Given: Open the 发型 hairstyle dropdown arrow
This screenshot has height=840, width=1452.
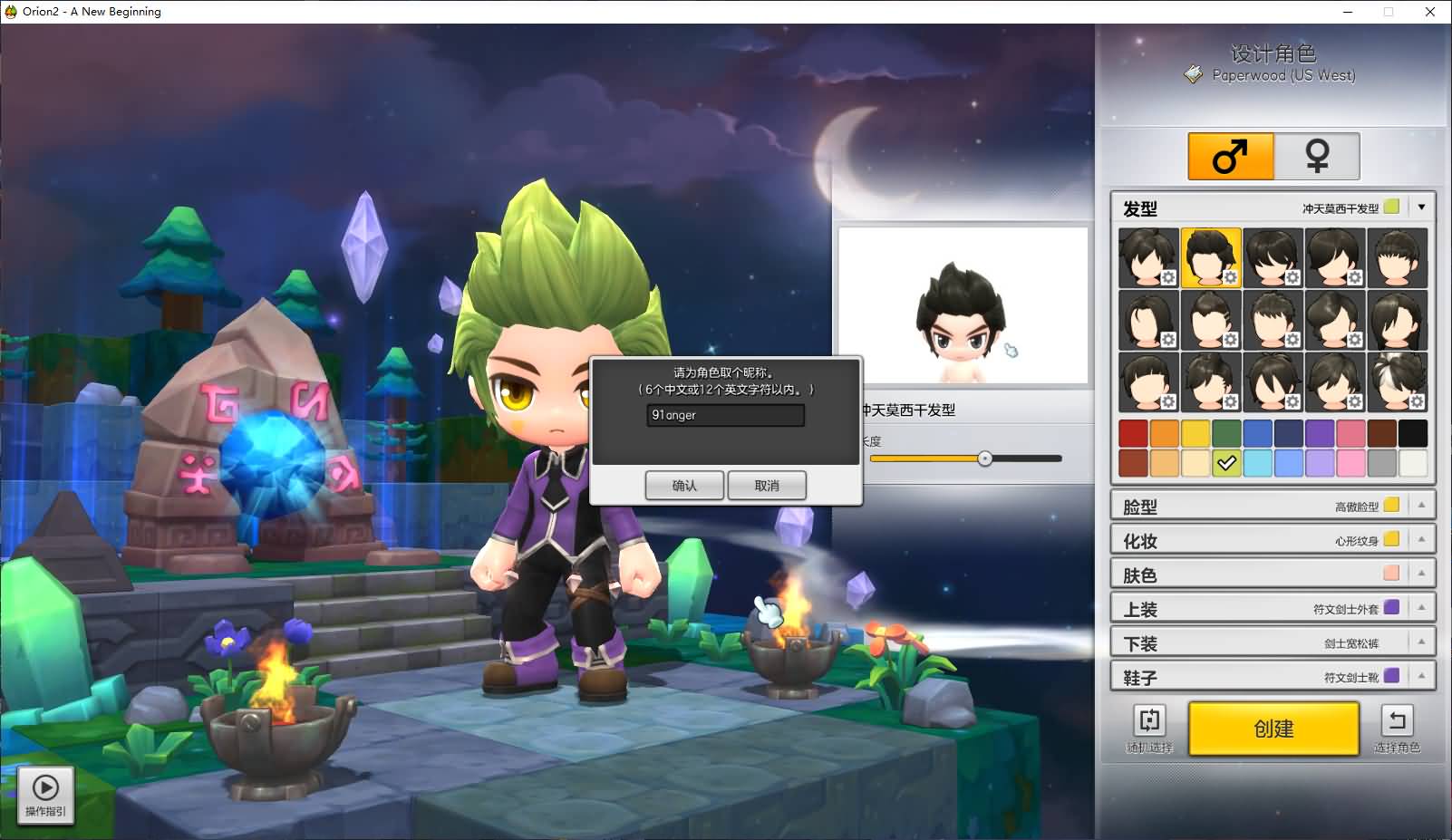Looking at the screenshot, I should pyautogui.click(x=1423, y=207).
